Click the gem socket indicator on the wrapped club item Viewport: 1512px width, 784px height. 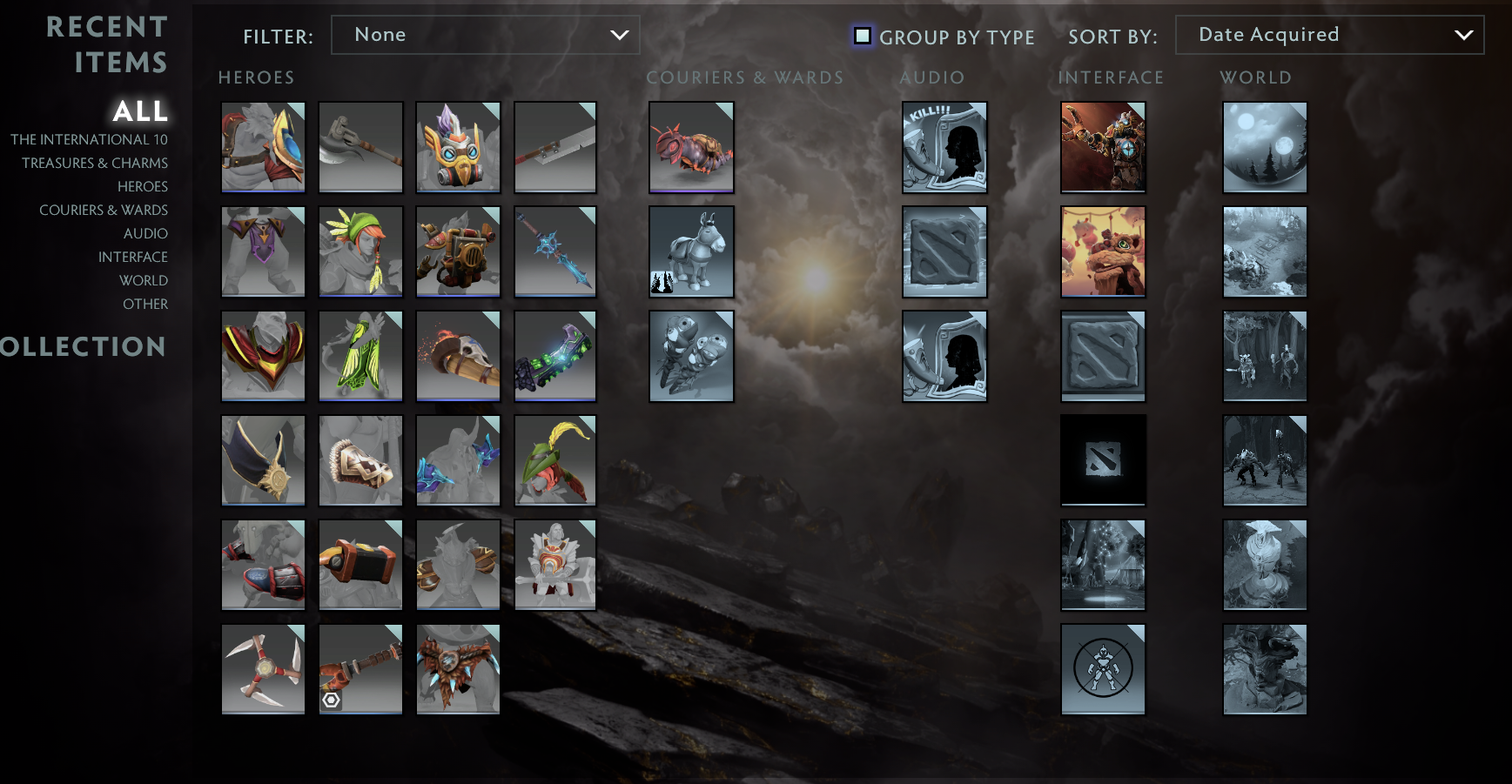tap(333, 700)
